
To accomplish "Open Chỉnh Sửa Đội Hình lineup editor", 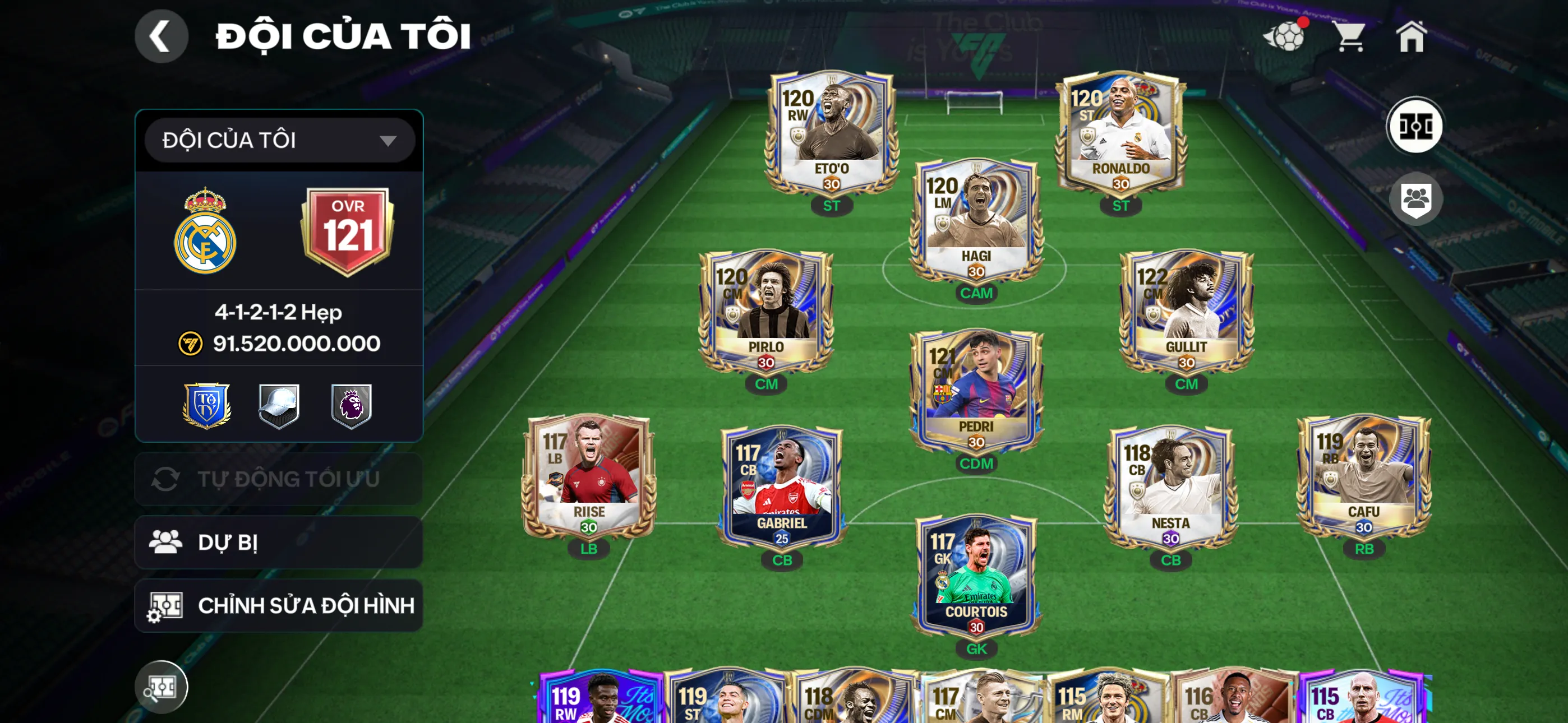I will (x=279, y=605).
